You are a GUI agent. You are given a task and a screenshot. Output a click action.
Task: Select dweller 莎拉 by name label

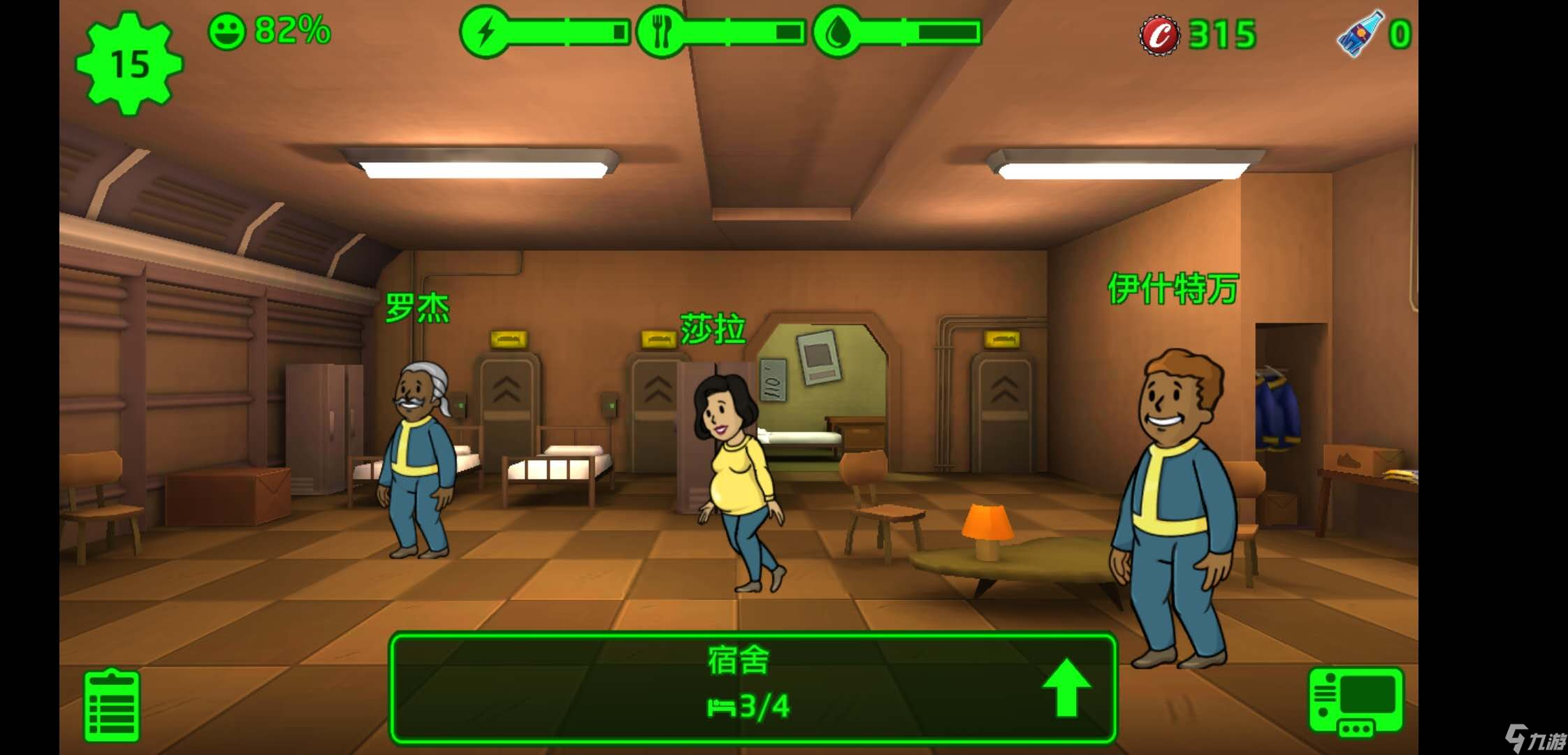click(712, 329)
